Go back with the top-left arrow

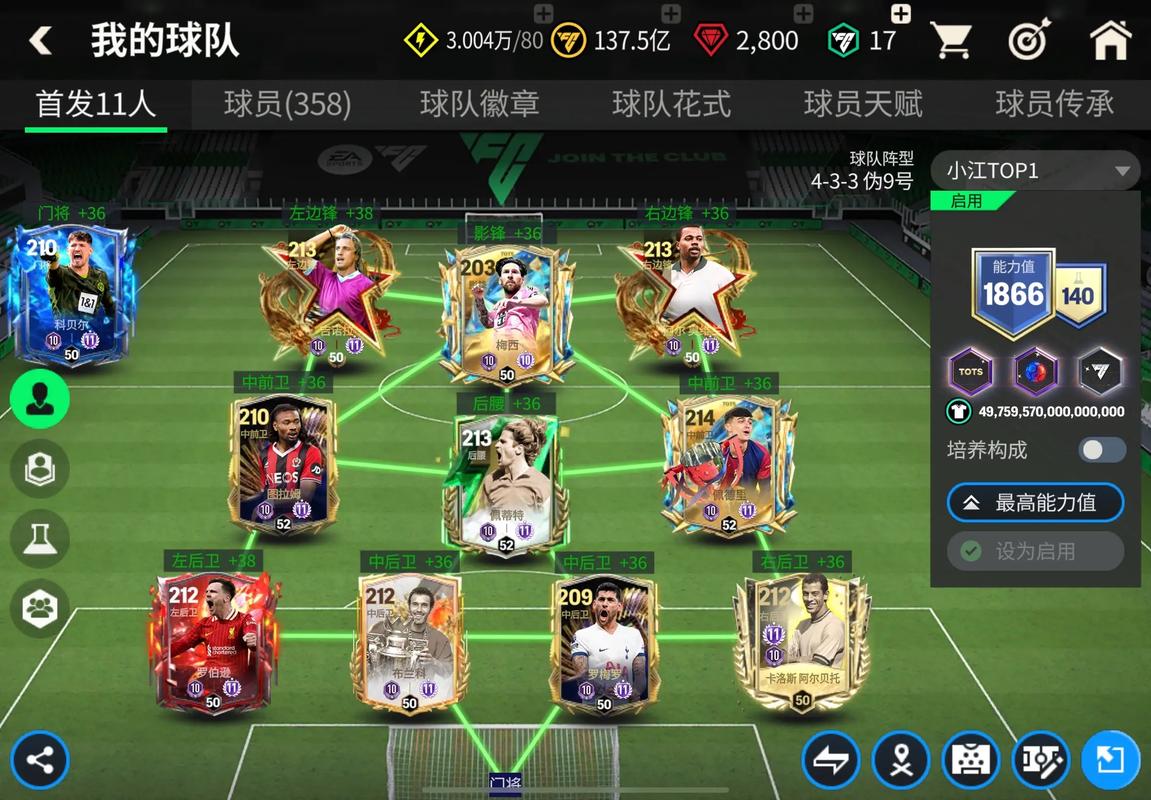[40, 41]
